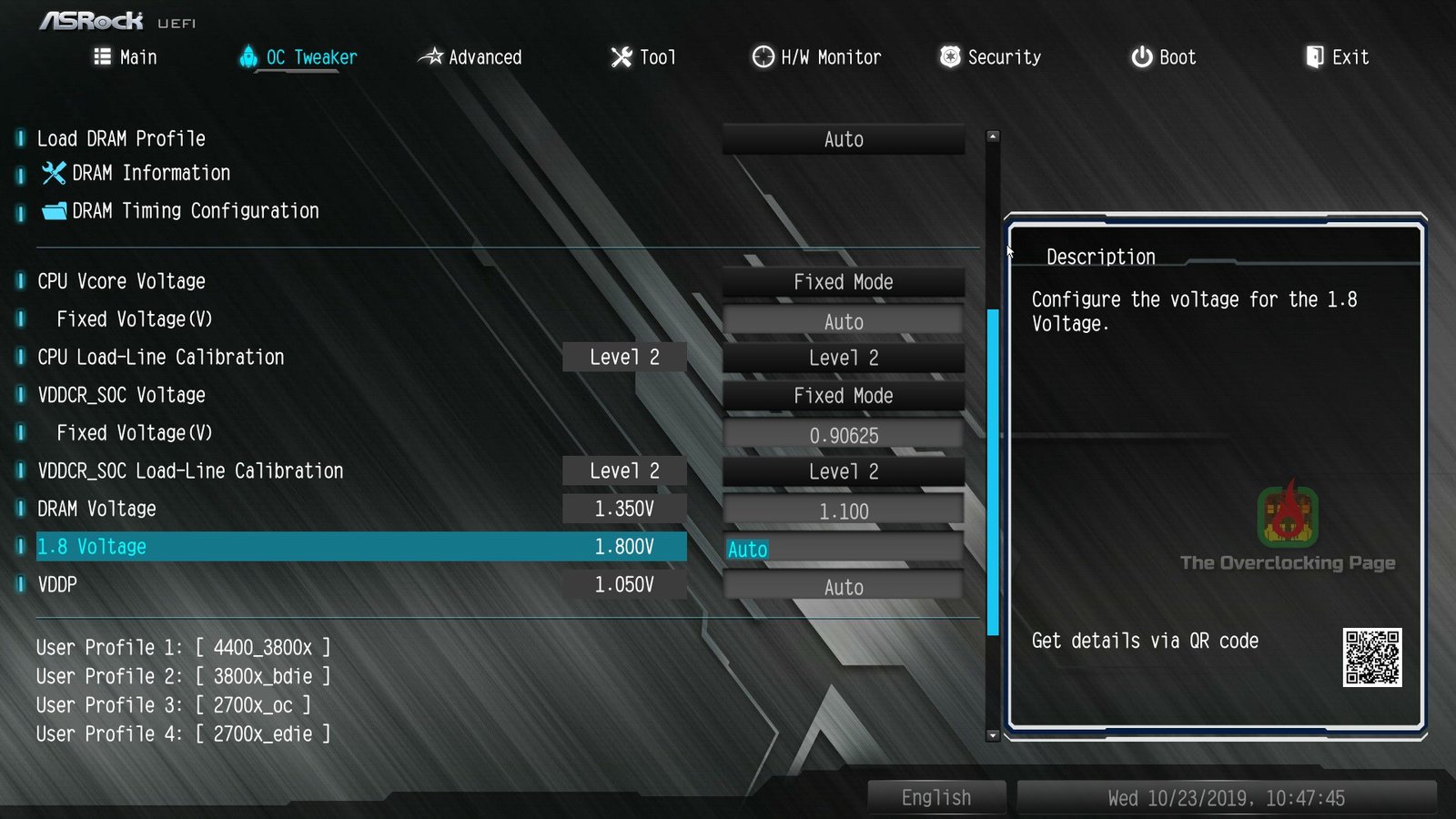Click the folder icon for DRAM Timing Configuration

pos(55,210)
